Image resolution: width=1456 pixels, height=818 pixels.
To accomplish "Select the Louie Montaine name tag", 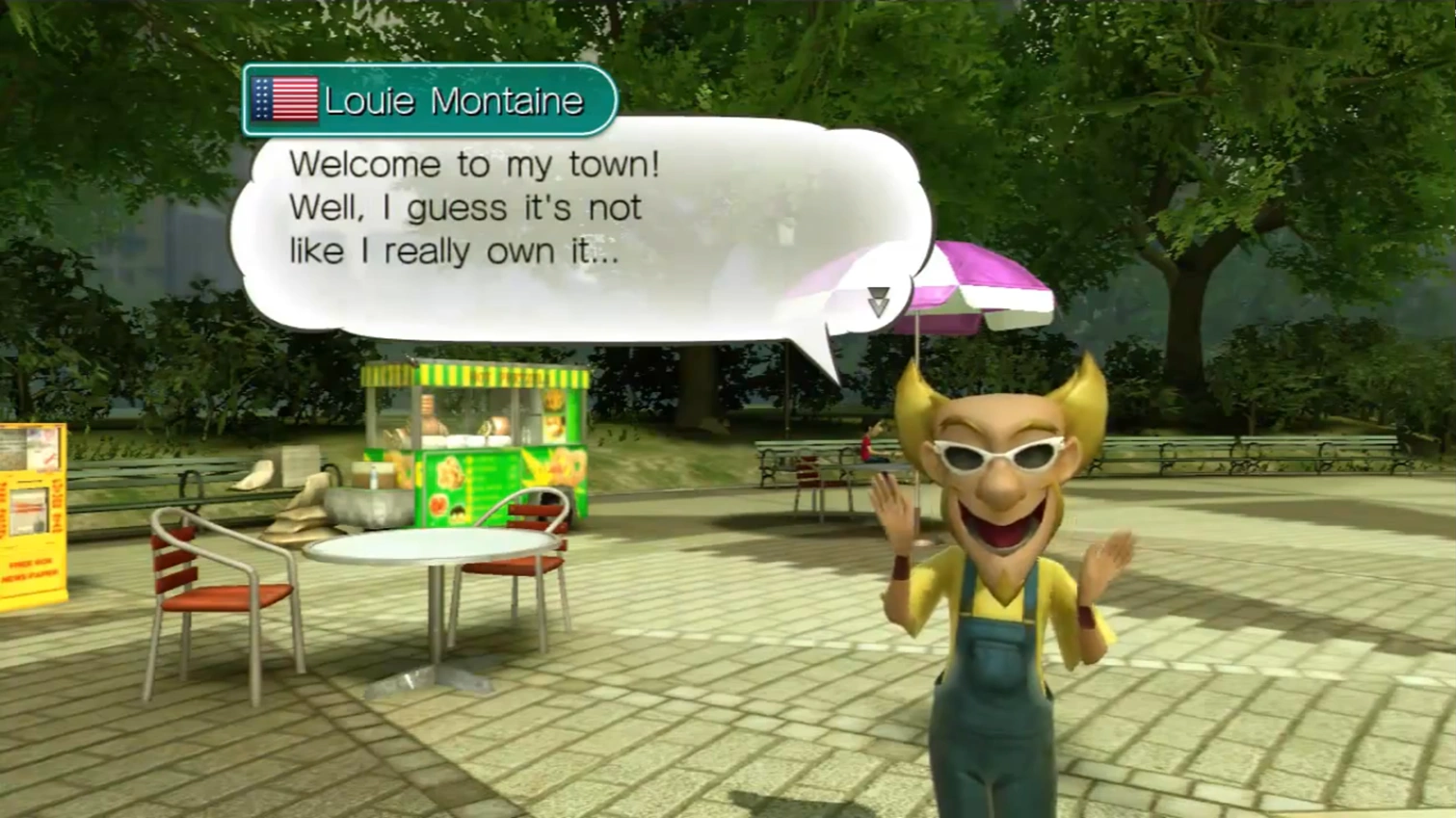I will [429, 100].
